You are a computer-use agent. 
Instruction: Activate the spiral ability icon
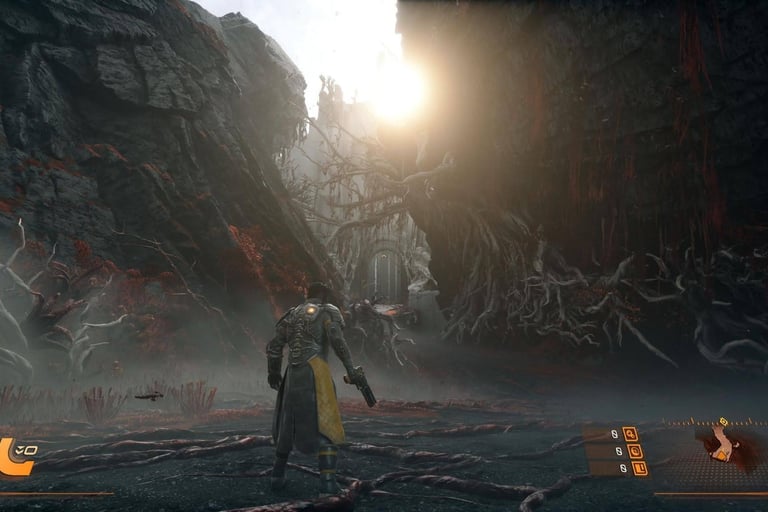(635, 451)
